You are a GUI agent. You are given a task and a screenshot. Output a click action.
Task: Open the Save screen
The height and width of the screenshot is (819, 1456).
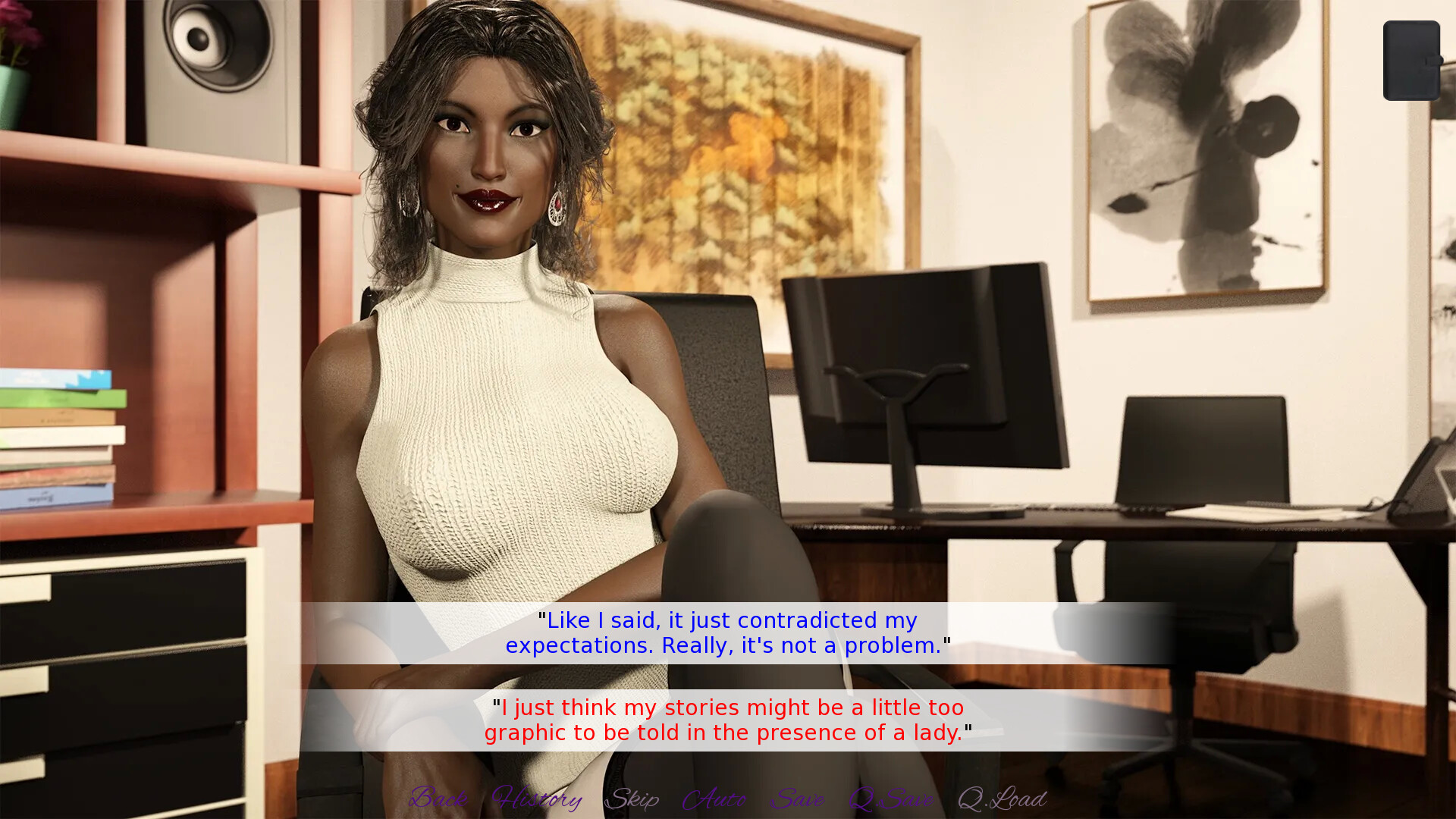pos(798,799)
